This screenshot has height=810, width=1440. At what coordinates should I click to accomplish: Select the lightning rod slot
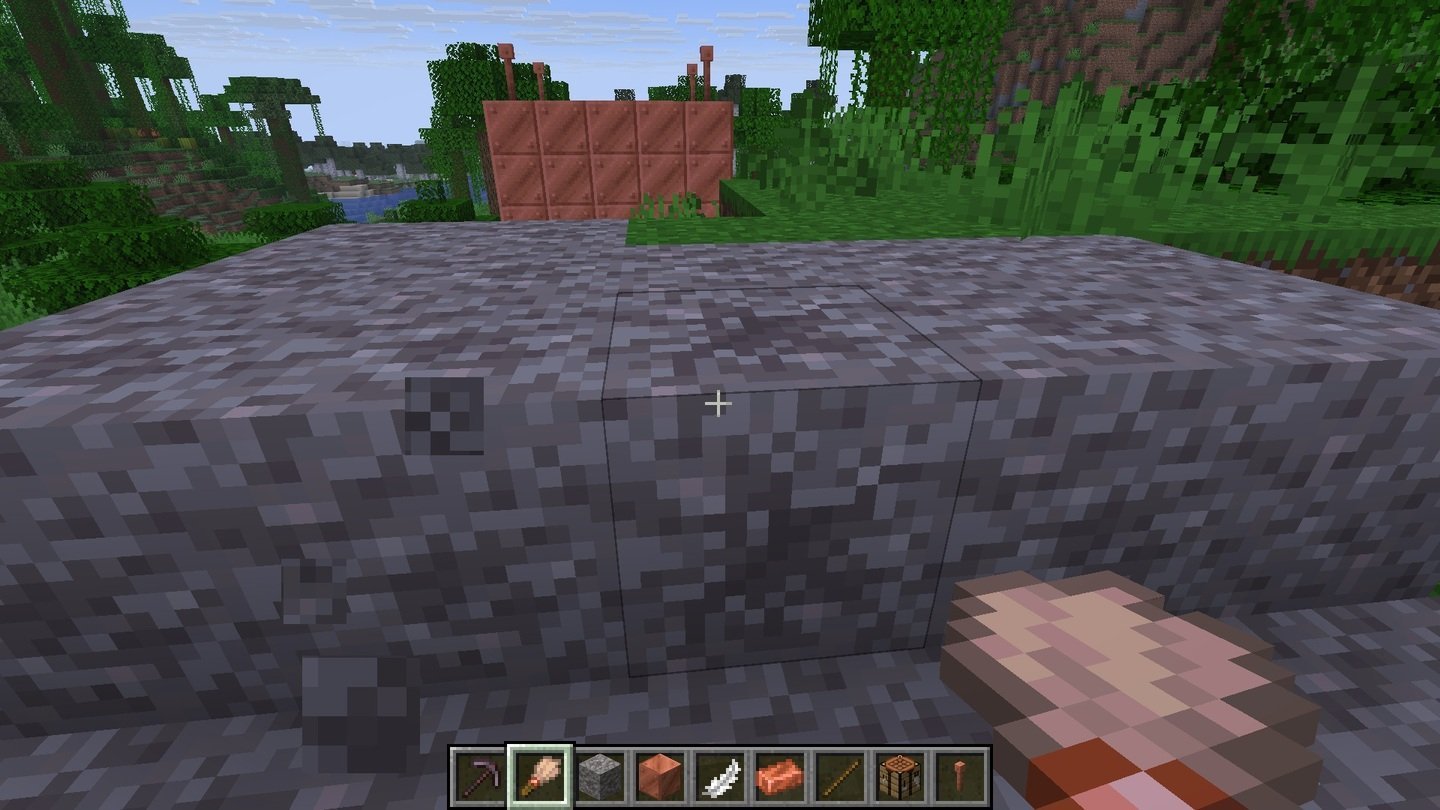(960, 775)
